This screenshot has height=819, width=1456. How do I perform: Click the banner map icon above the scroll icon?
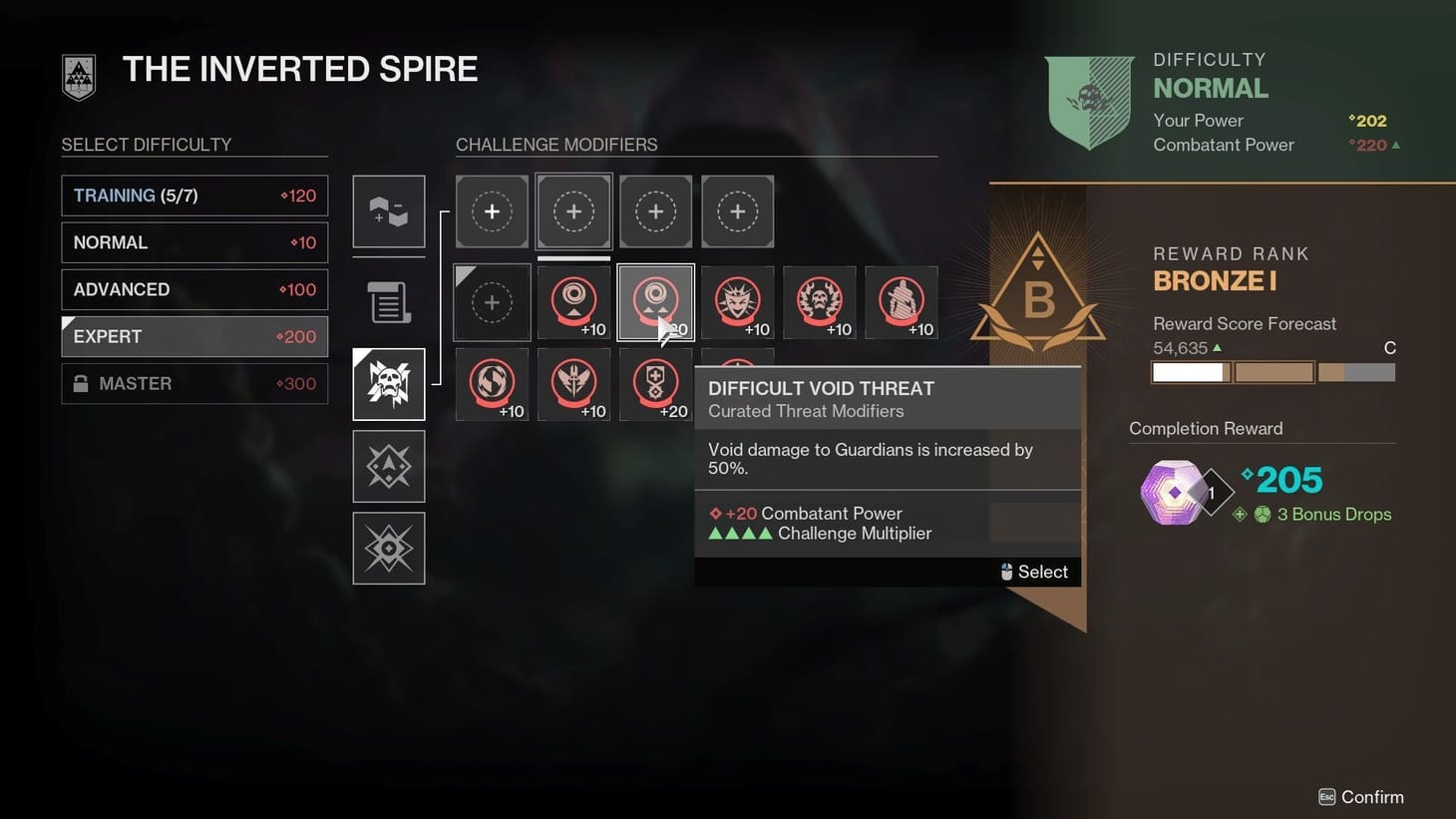[x=388, y=211]
